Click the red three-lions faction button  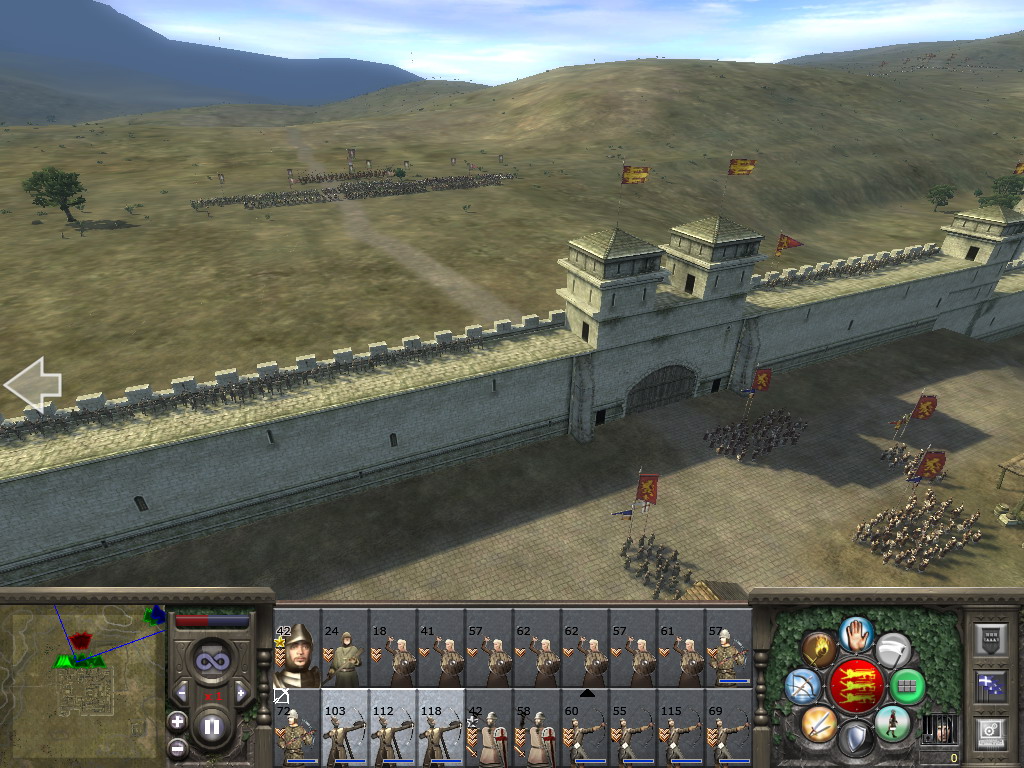tap(856, 686)
